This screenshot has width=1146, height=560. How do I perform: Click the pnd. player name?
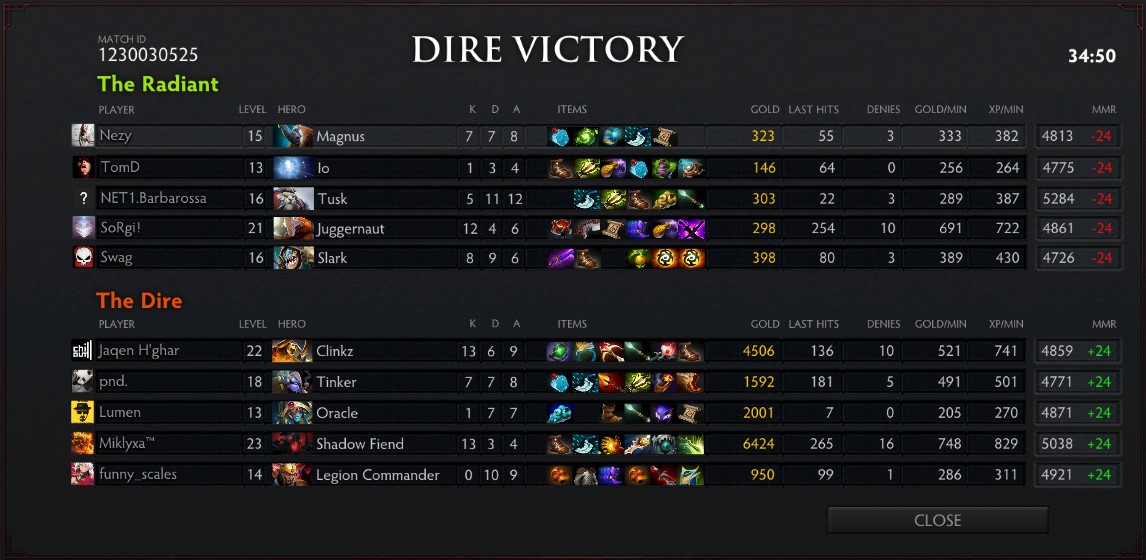point(115,382)
